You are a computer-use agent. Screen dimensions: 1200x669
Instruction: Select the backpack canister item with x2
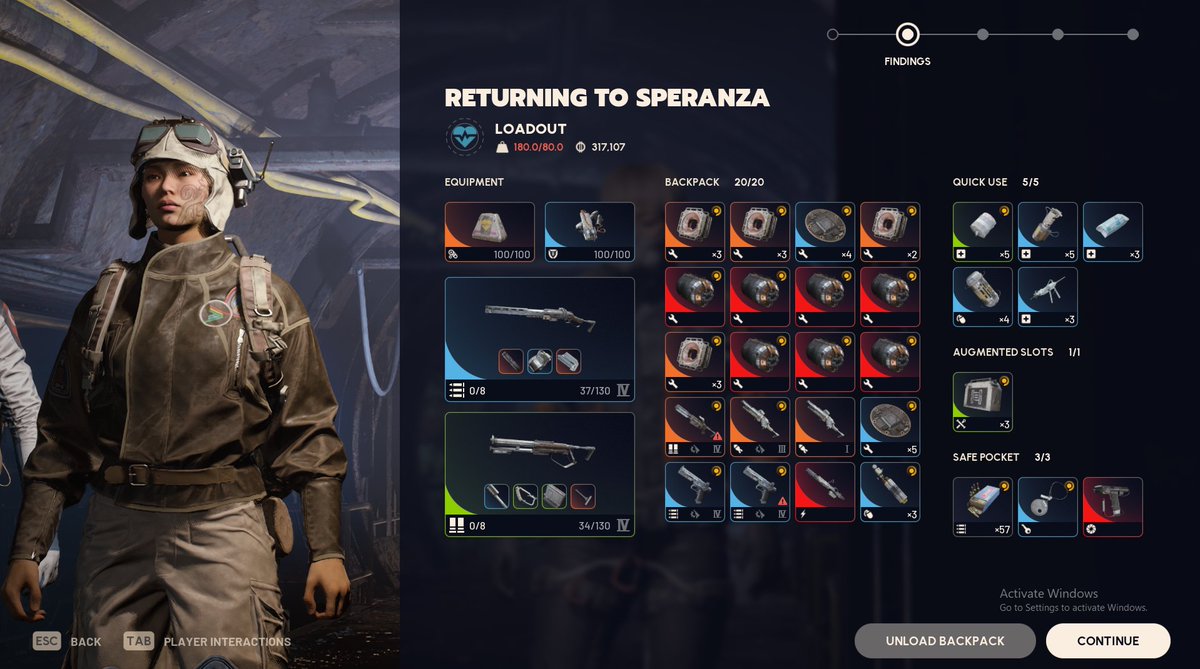[x=889, y=232]
